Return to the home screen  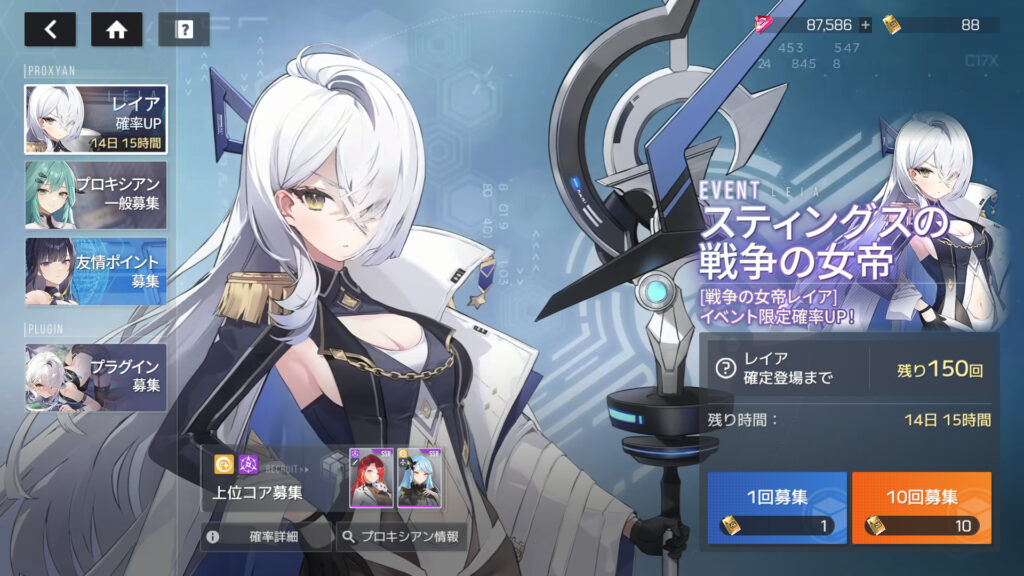point(116,29)
